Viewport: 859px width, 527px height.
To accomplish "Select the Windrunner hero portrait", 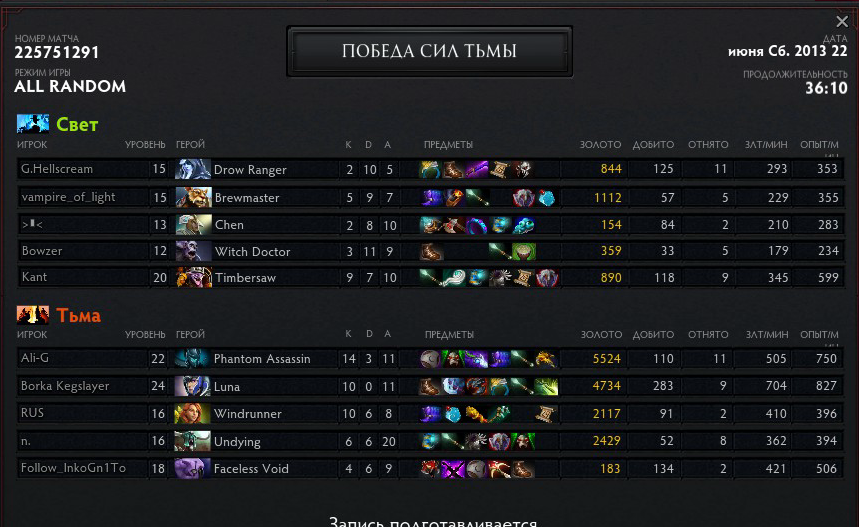I will pyautogui.click(x=192, y=414).
